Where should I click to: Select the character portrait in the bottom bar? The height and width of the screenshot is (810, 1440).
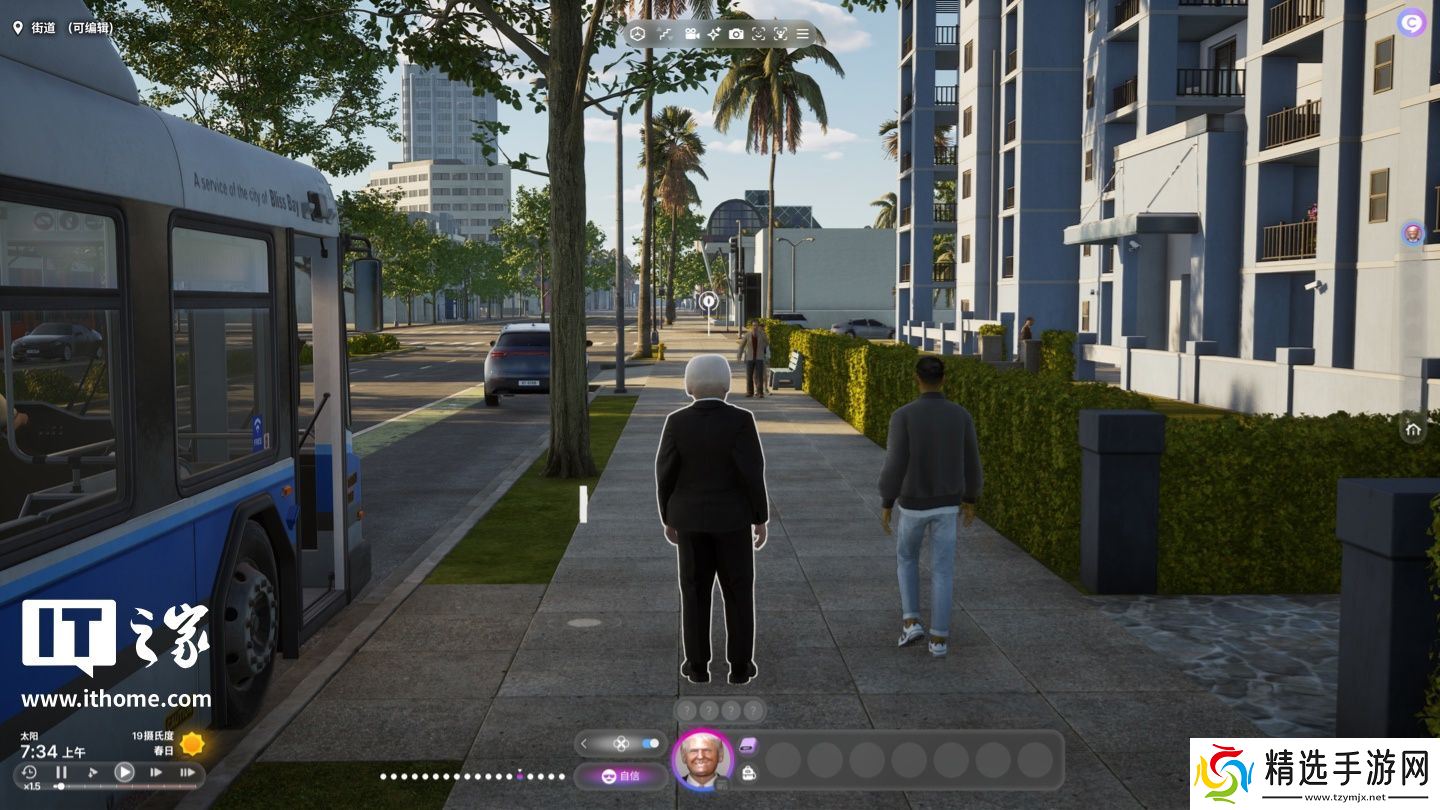point(702,760)
